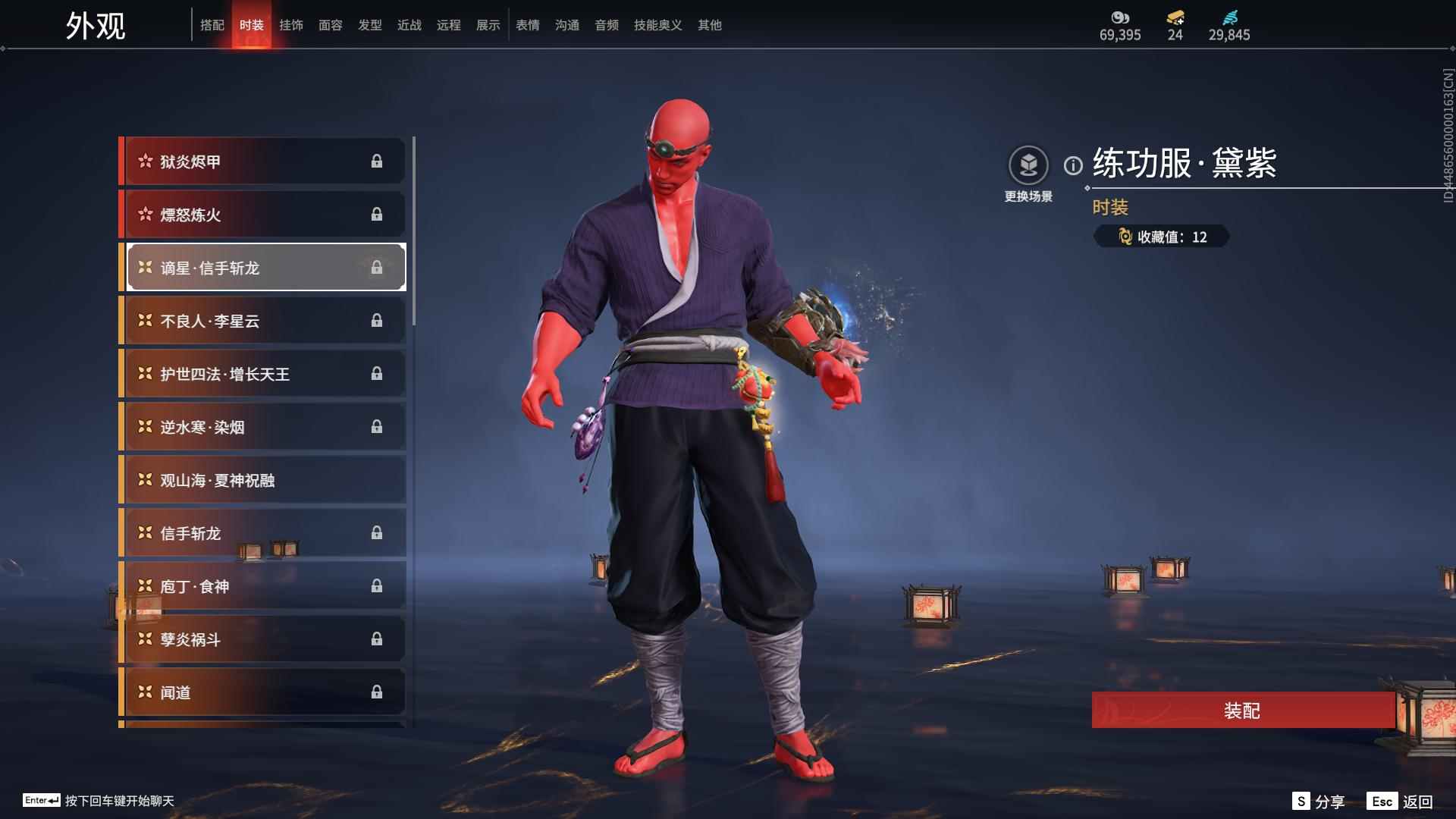Switch to the 时装 tab
The height and width of the screenshot is (819, 1456).
point(253,24)
